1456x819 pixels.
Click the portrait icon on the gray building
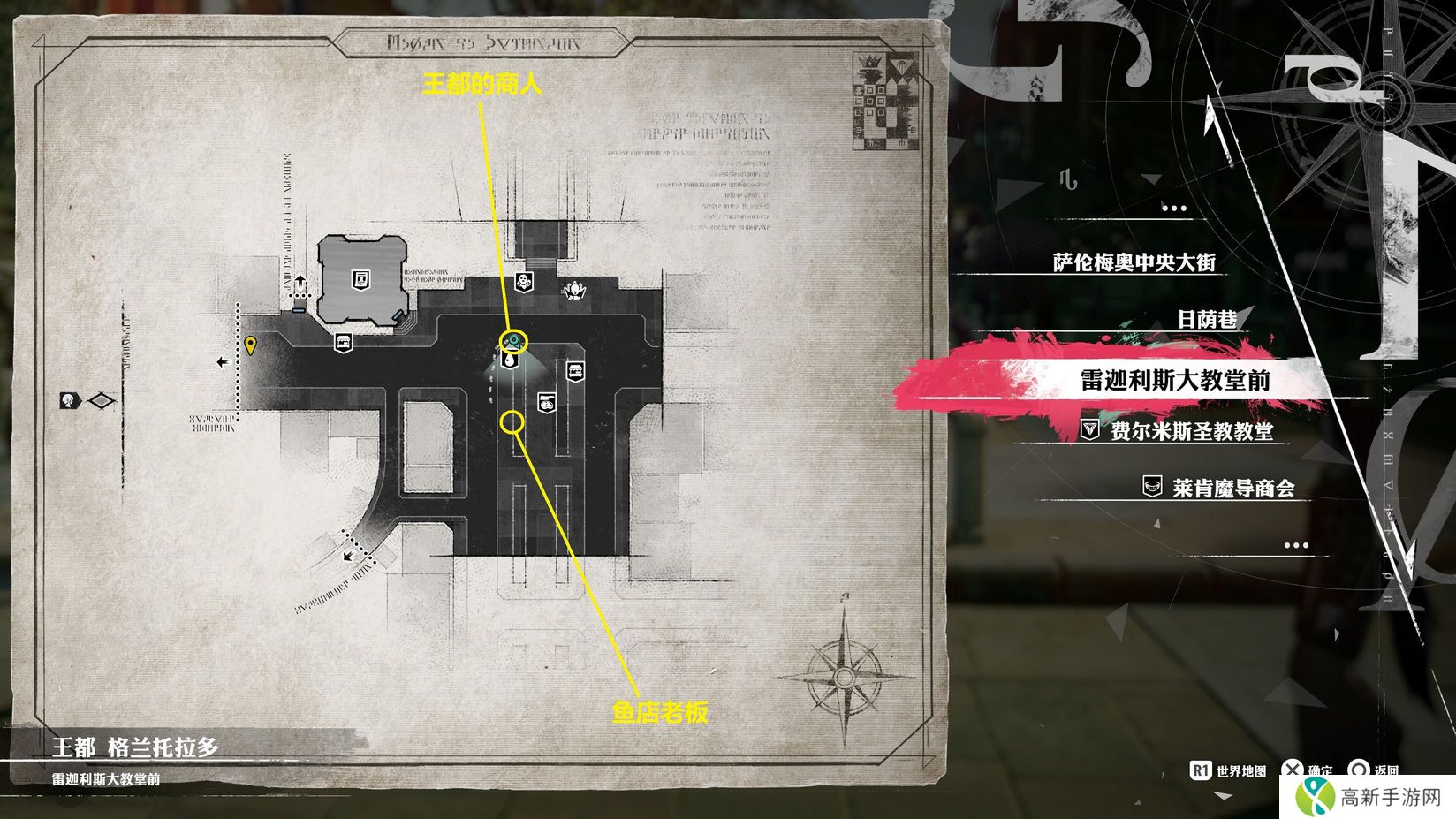(x=360, y=279)
